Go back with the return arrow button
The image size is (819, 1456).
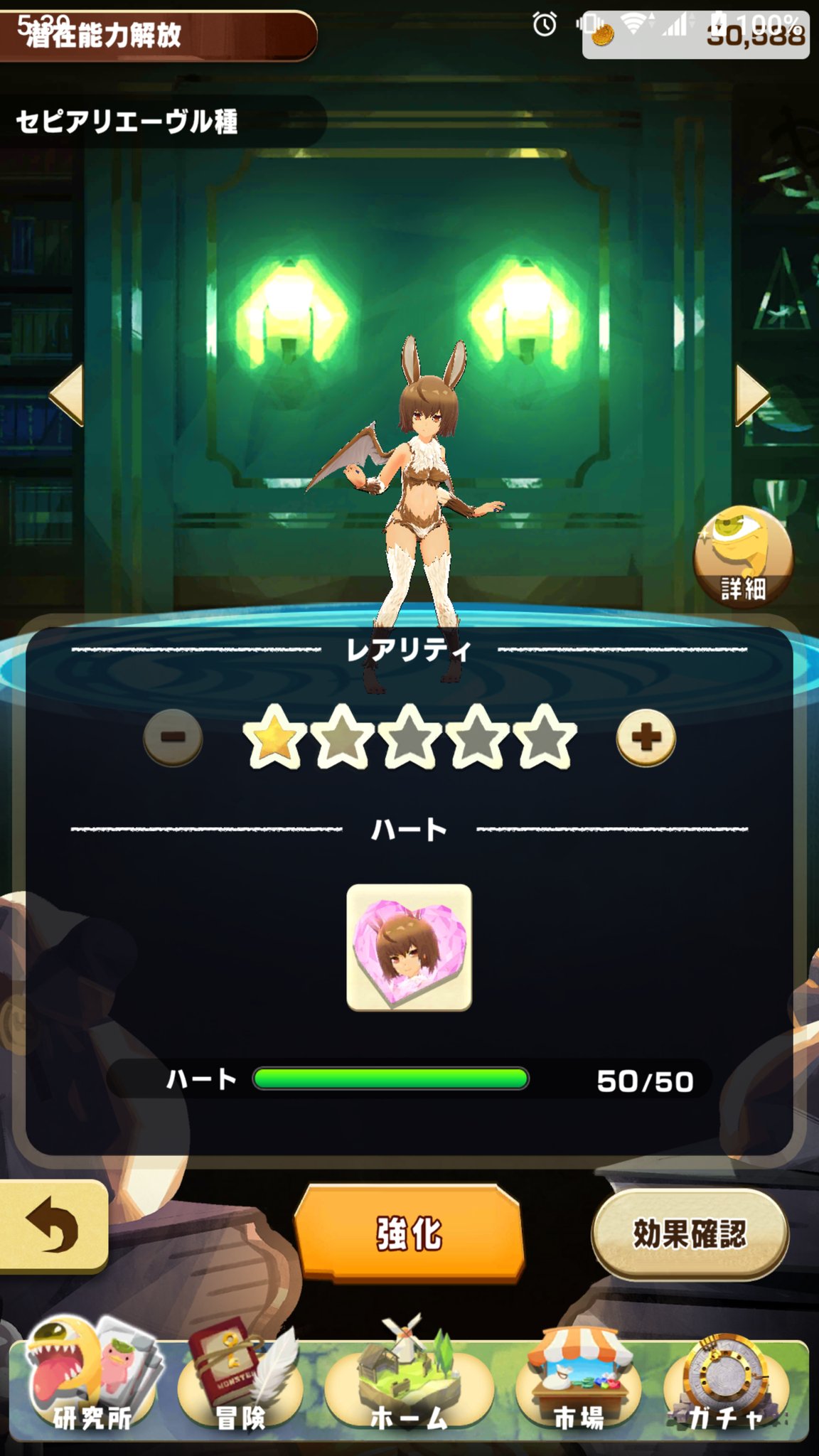[x=52, y=1226]
